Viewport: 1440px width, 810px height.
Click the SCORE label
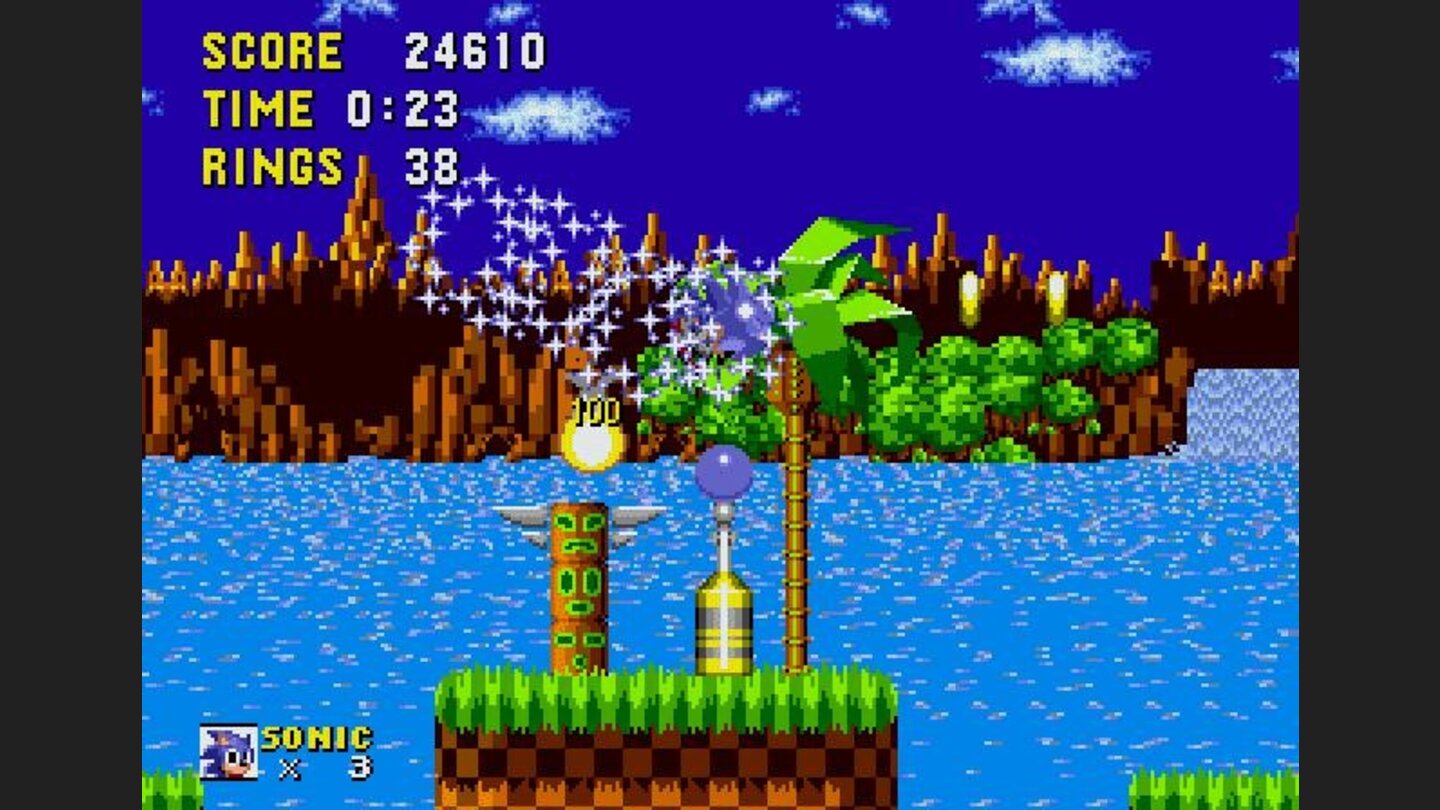(272, 50)
